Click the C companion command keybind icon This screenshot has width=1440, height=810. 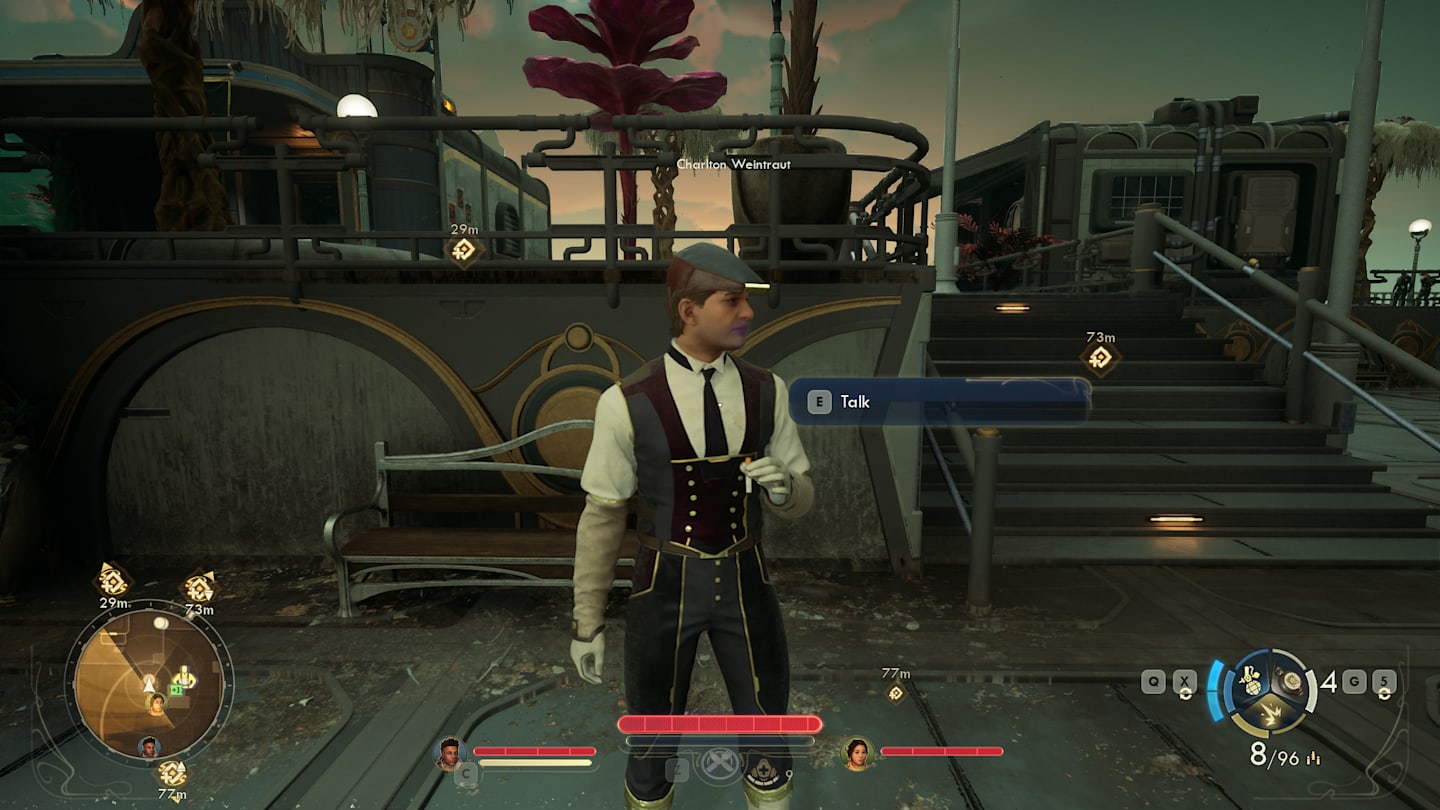tap(465, 772)
